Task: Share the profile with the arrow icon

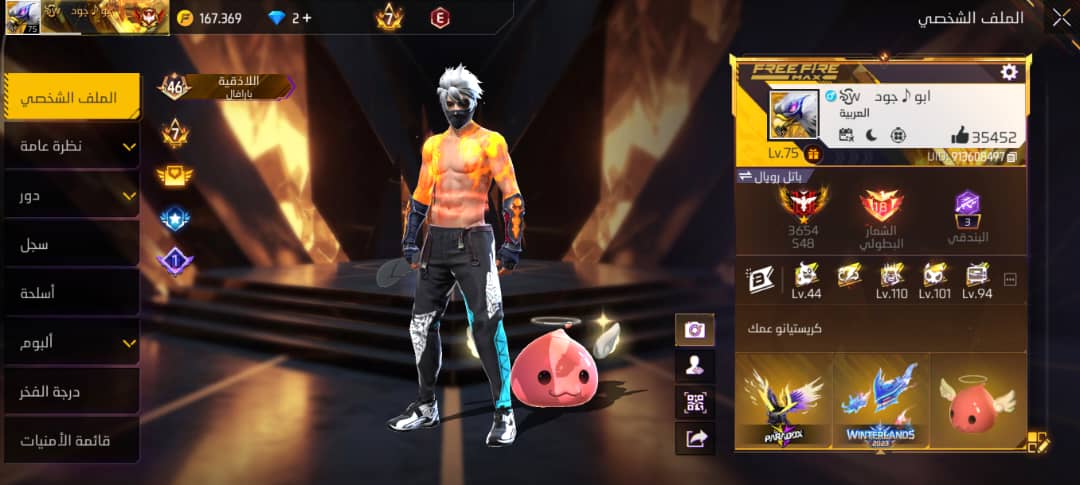Action: tap(694, 438)
